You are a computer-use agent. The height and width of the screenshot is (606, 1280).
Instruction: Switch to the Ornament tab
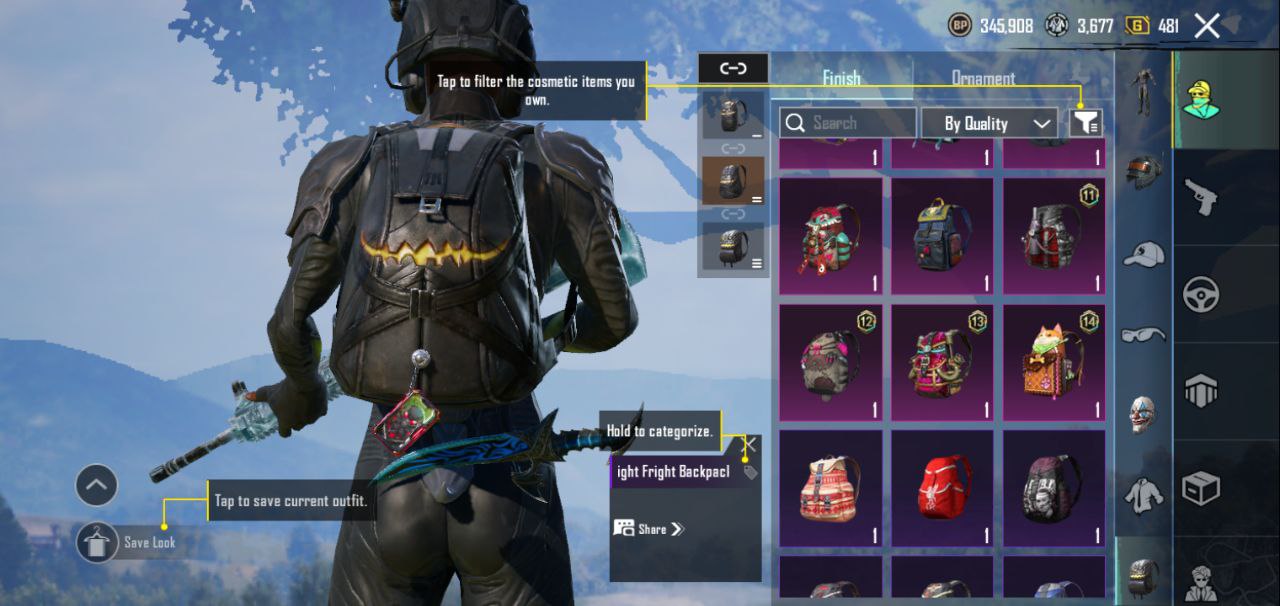(x=983, y=78)
